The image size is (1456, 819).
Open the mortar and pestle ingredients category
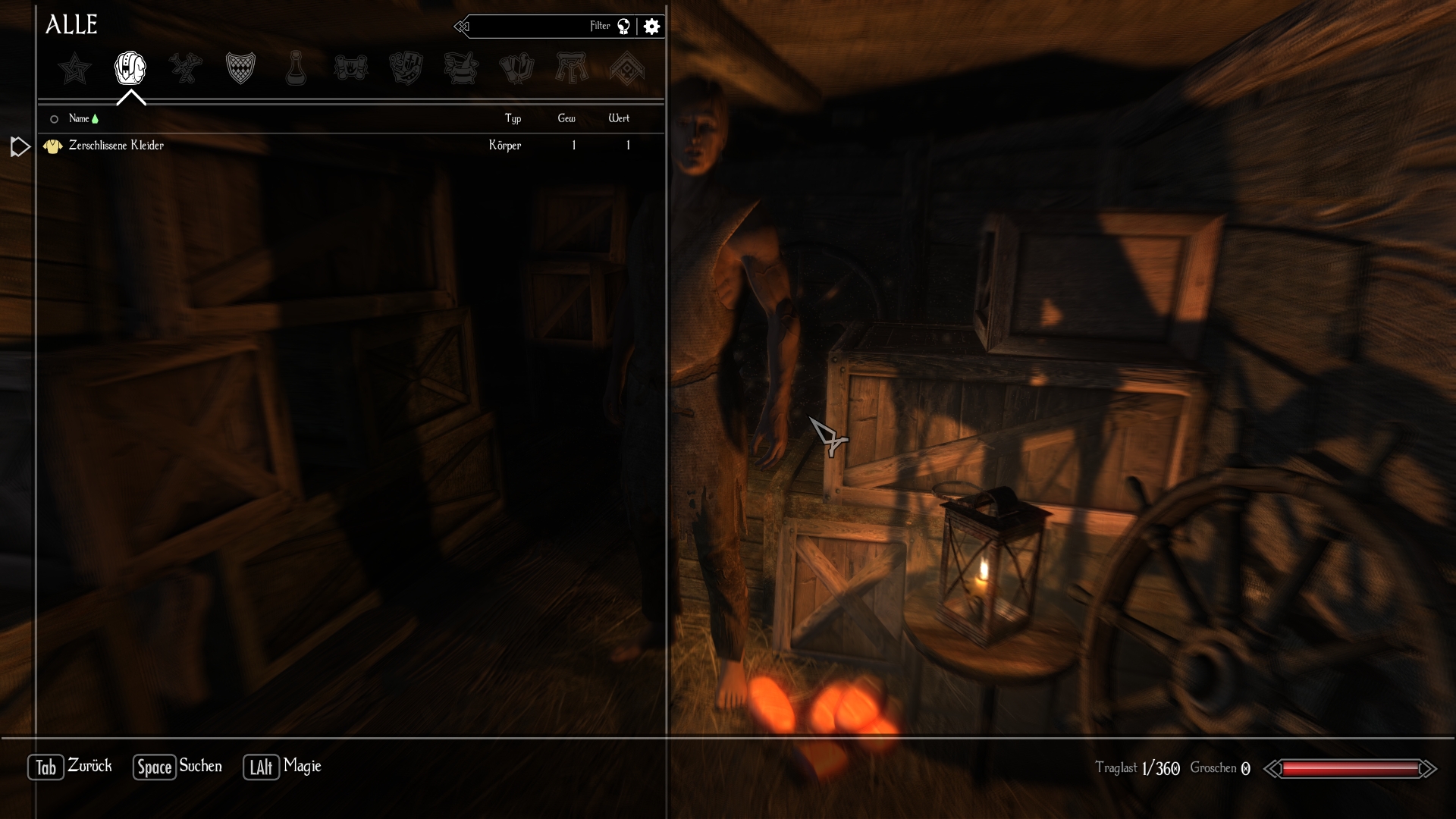click(x=461, y=68)
